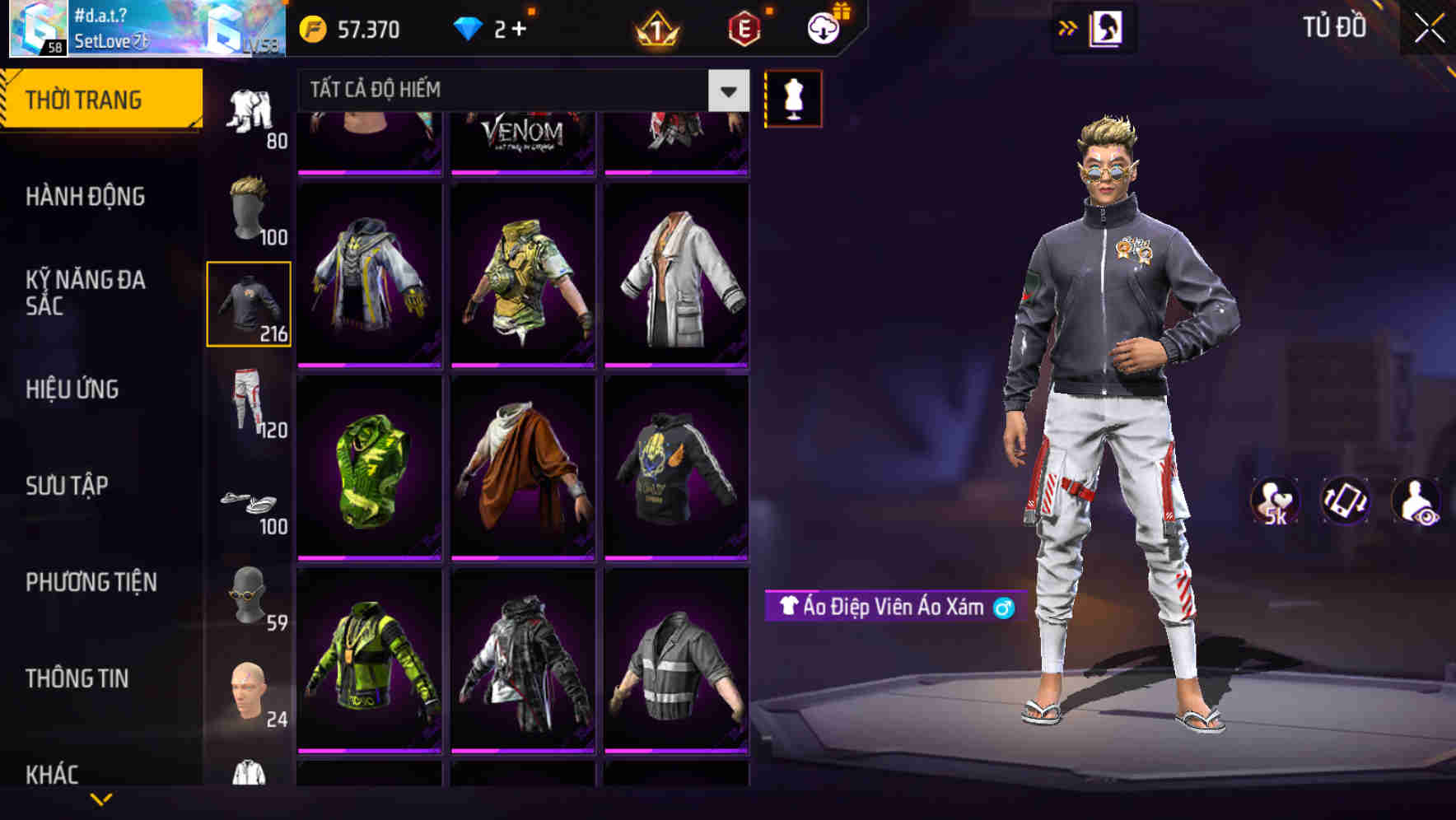Select the hair category with 100 items
Viewport: 1456px width, 820px height.
250,206
